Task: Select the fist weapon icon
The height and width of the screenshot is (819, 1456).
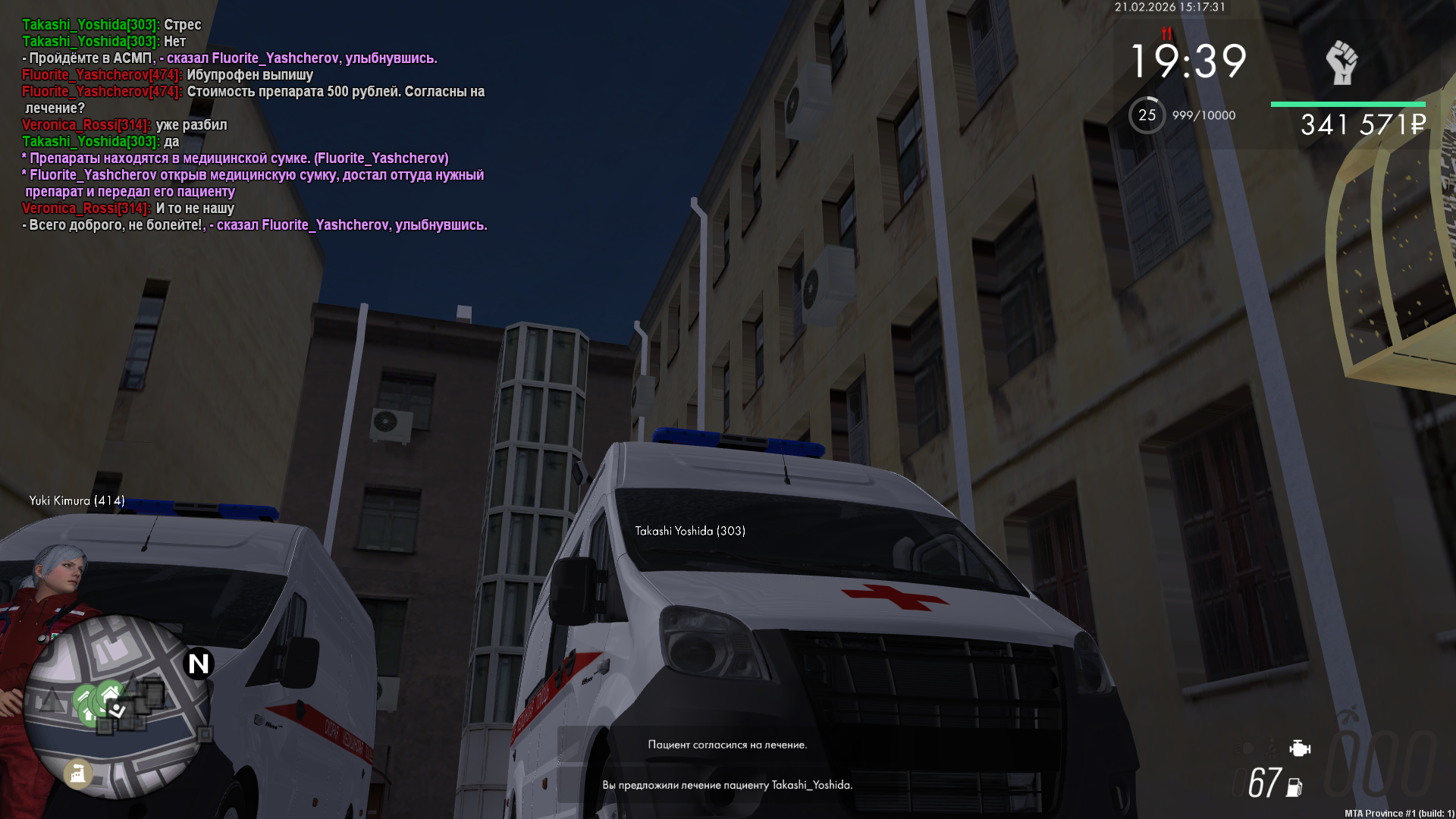Action: tap(1341, 62)
